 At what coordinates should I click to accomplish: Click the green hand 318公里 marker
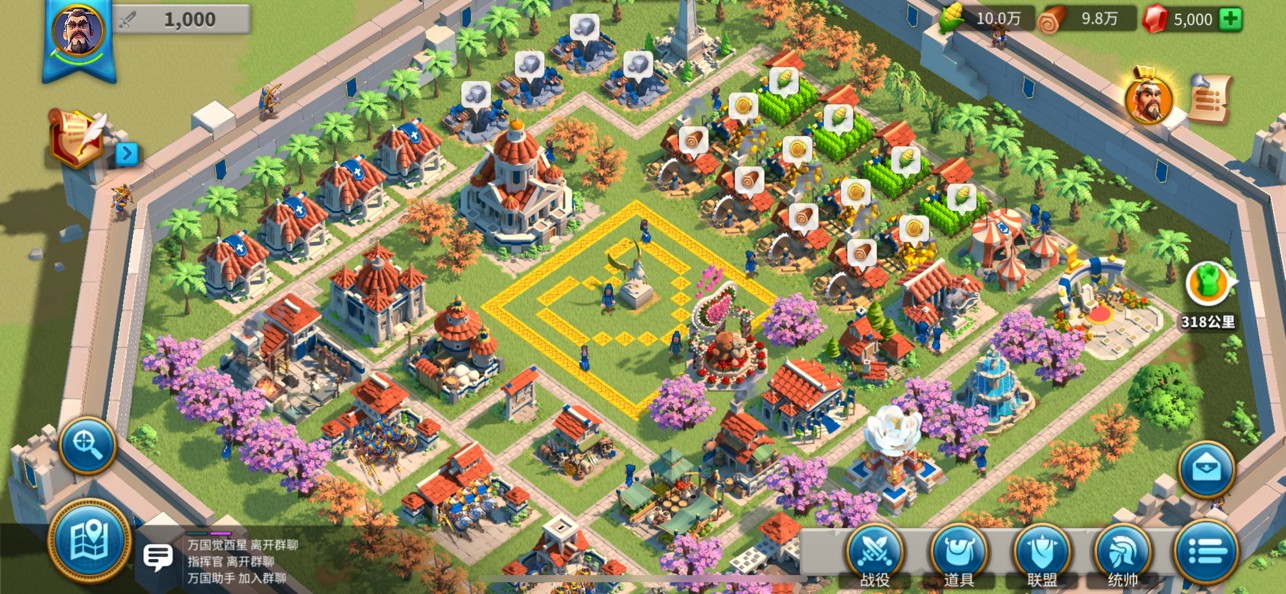click(x=1207, y=284)
